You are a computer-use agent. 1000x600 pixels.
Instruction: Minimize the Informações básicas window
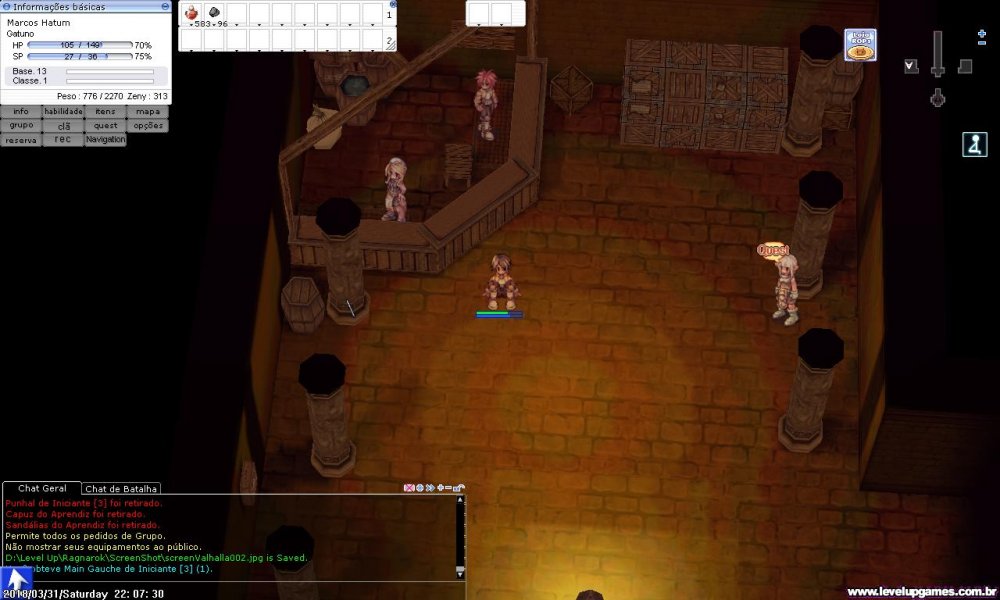[x=166, y=6]
